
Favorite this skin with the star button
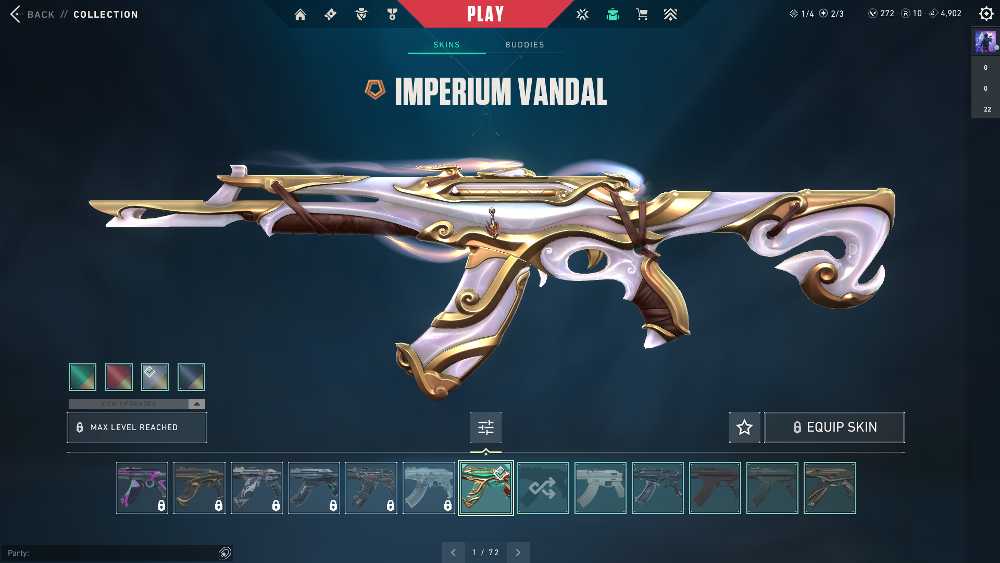click(744, 427)
